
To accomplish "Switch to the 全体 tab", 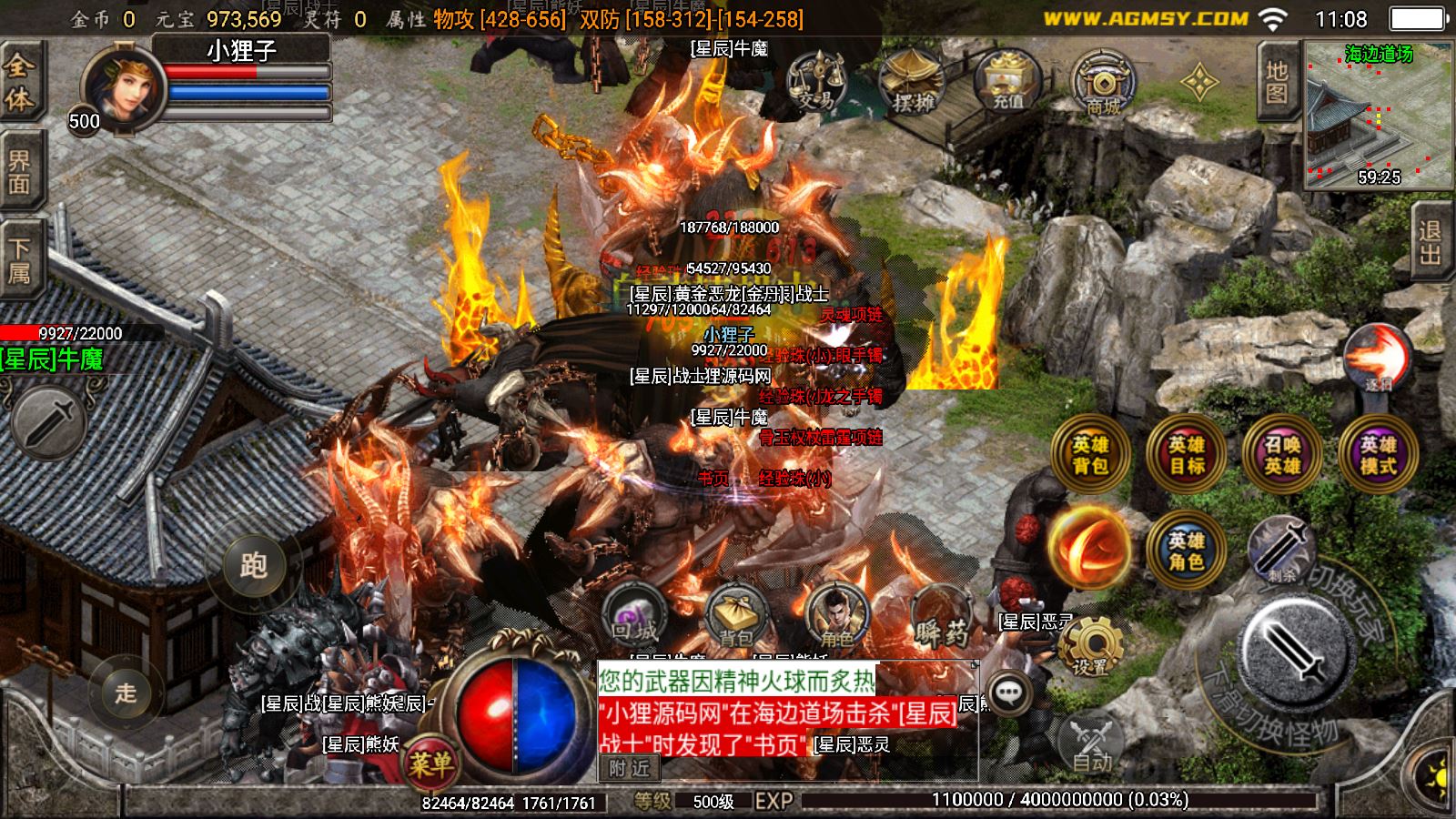I will 19,83.
